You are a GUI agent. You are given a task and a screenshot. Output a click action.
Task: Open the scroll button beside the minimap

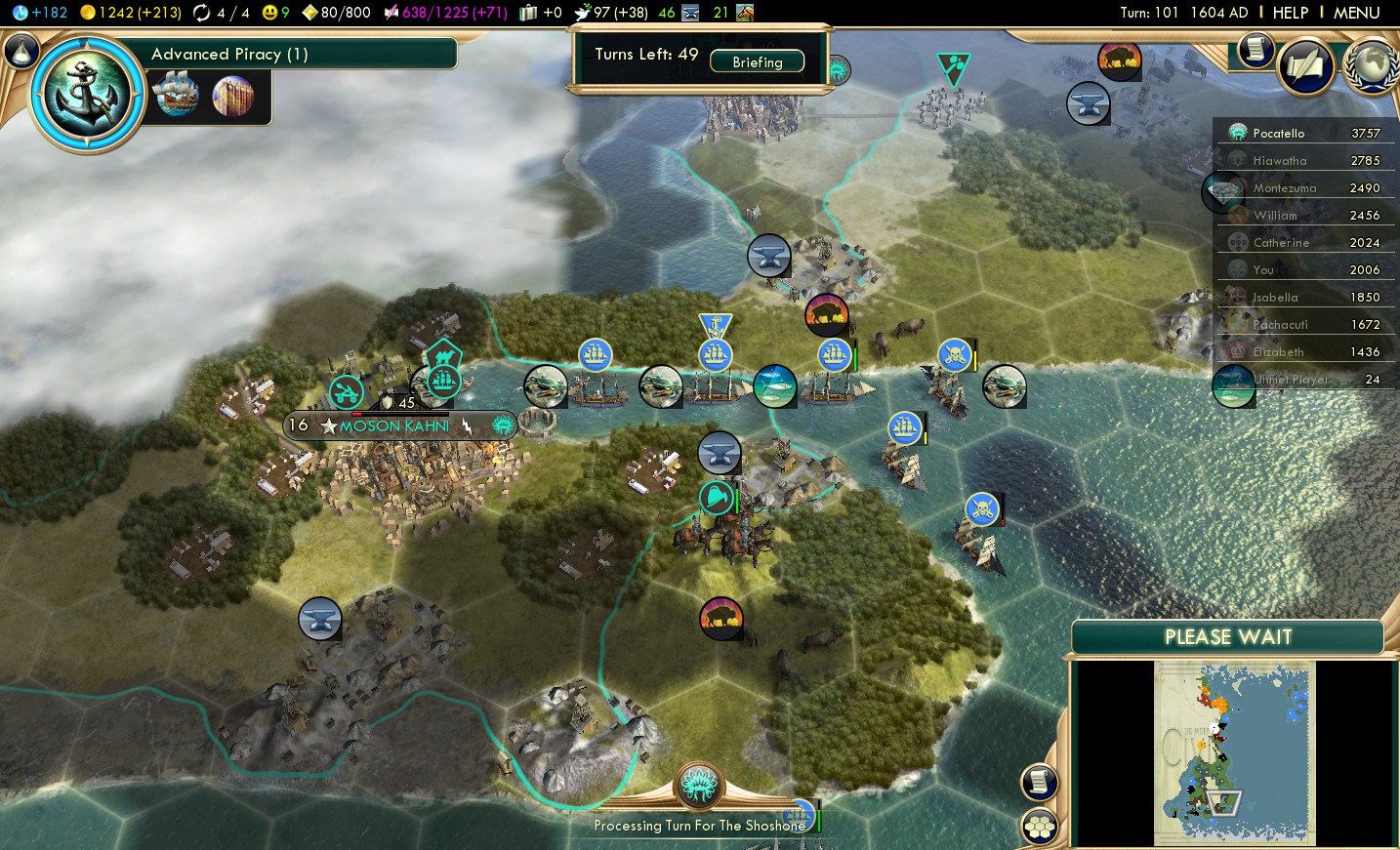point(1040,782)
